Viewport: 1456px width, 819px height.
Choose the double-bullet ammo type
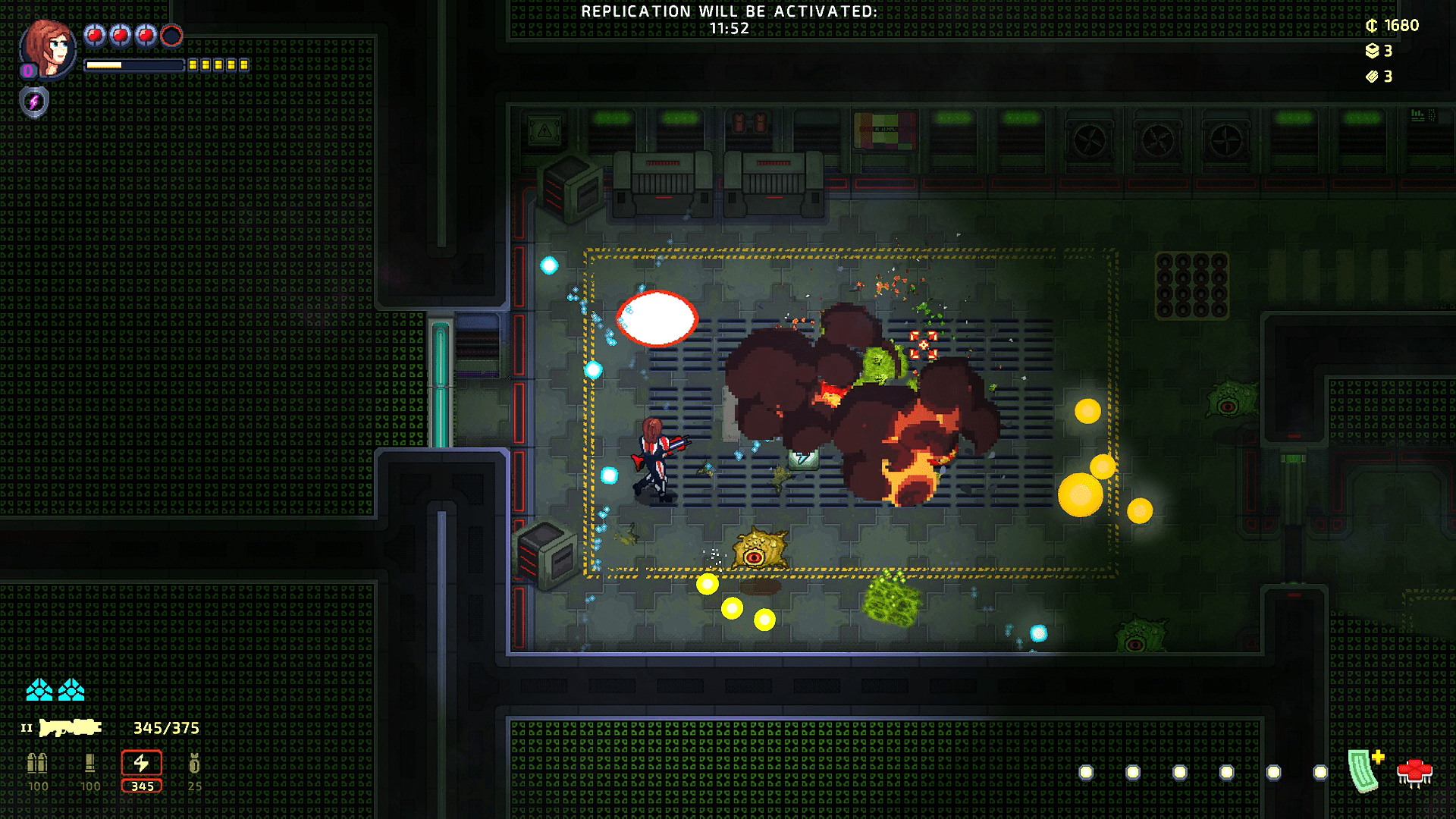coord(37,763)
